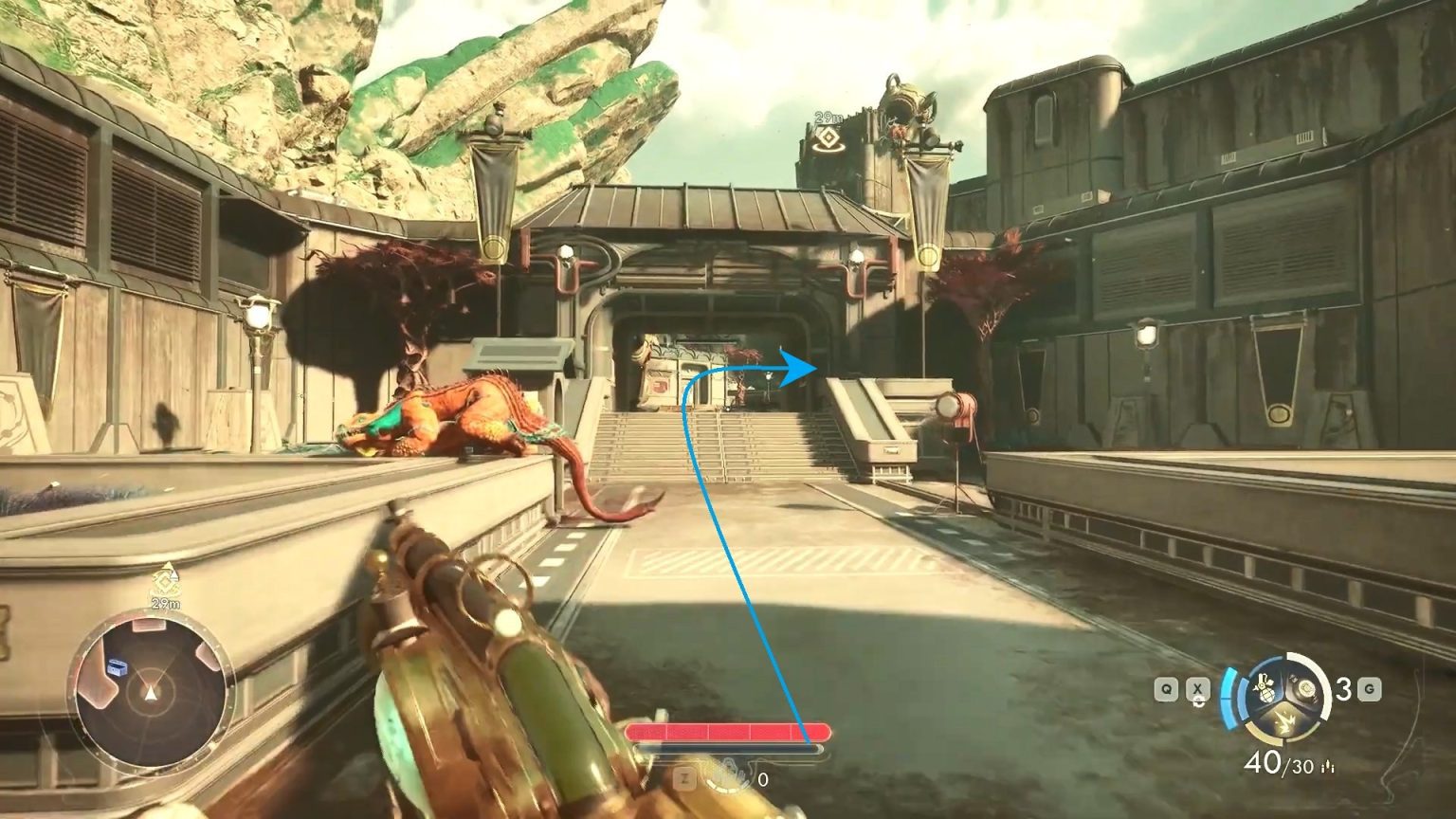Click the circular radar minimap
Screen dimensions: 1456x819
coord(150,694)
